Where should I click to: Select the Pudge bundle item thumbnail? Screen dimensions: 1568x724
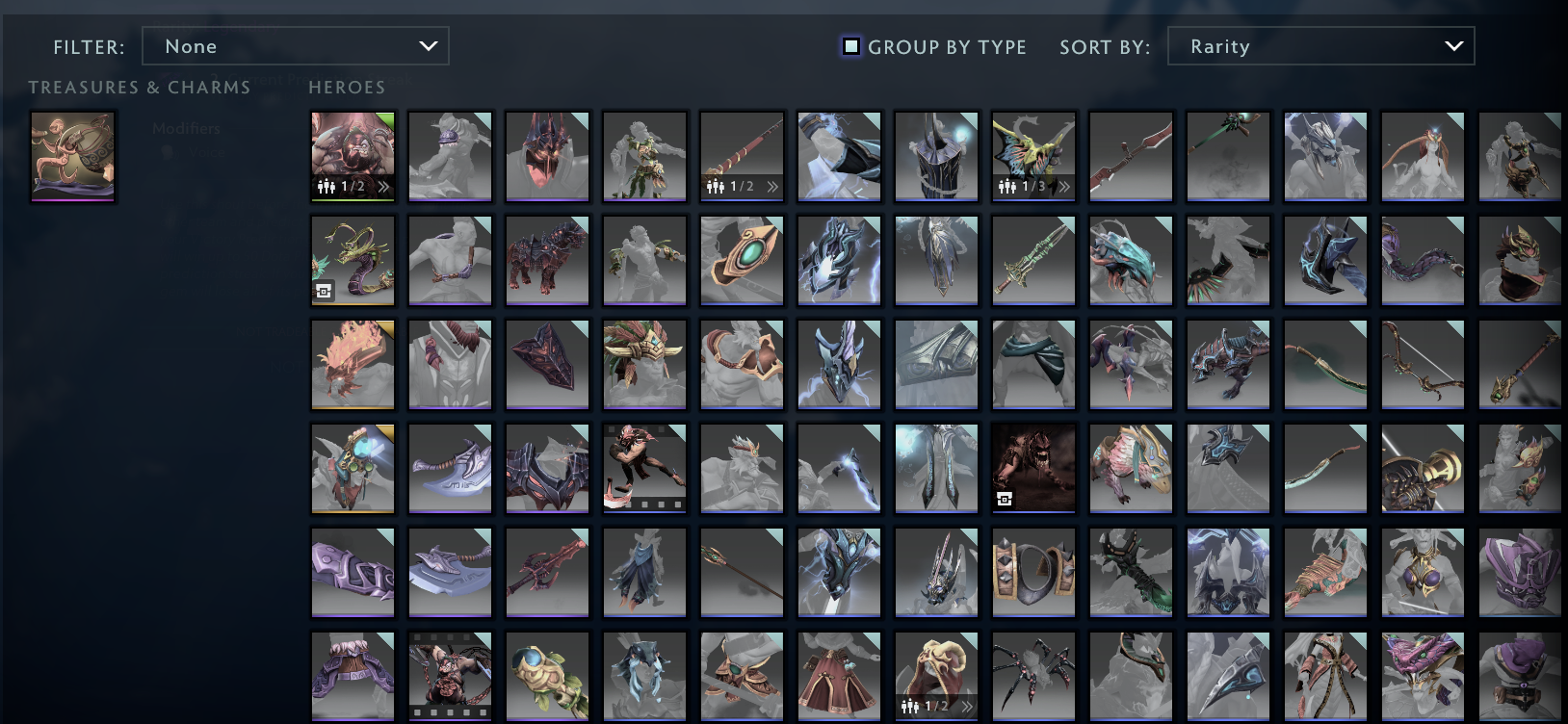tap(353, 157)
